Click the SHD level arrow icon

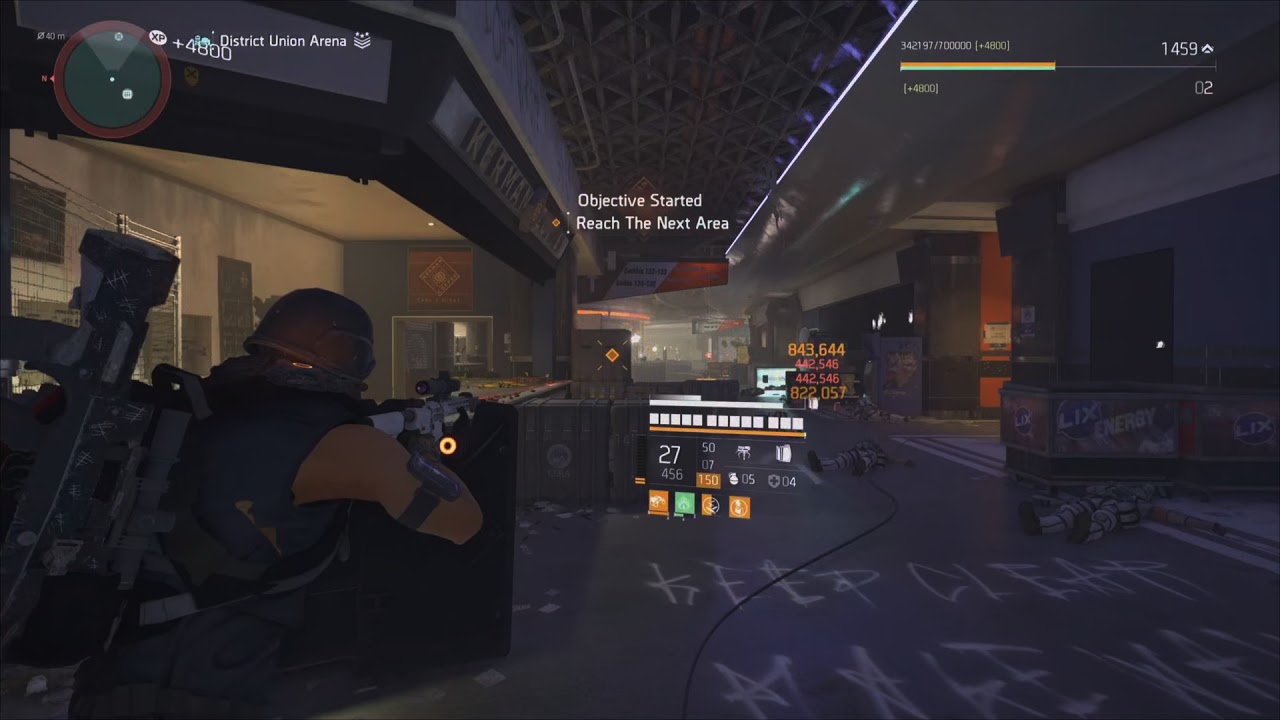[1207, 48]
